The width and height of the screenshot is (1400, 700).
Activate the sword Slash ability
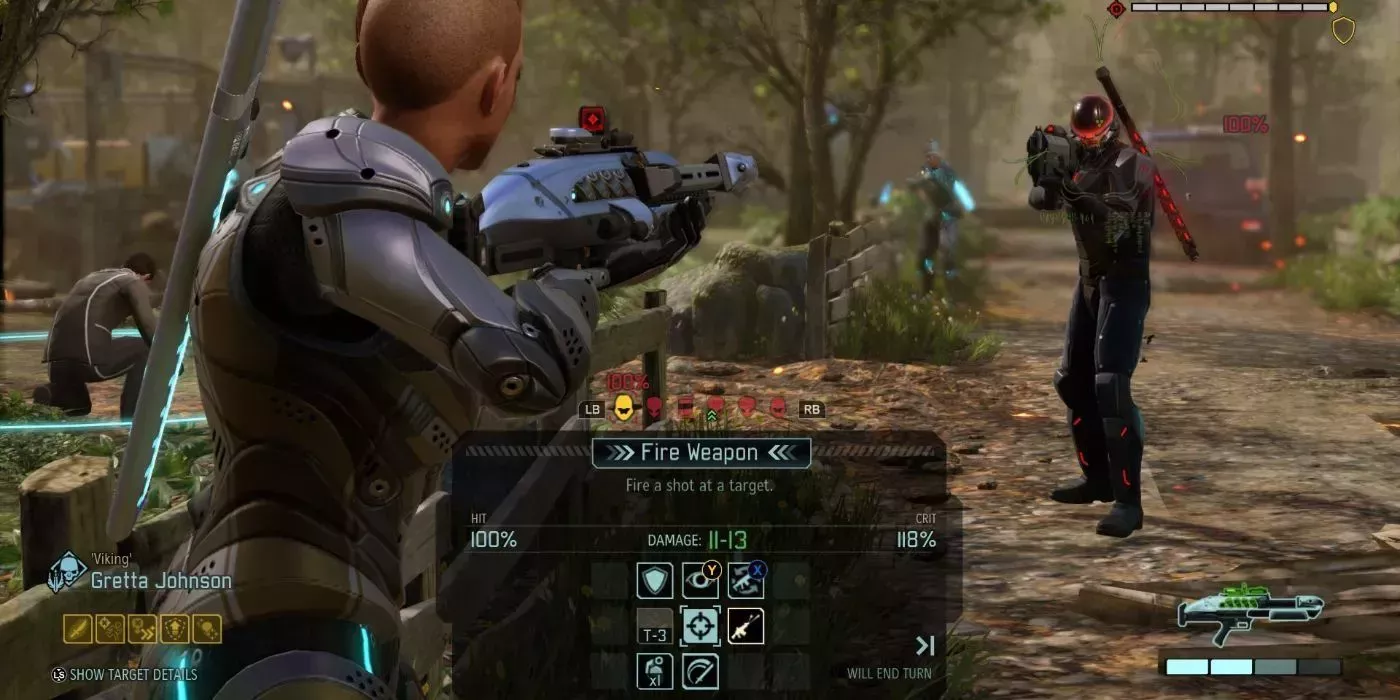pos(700,670)
